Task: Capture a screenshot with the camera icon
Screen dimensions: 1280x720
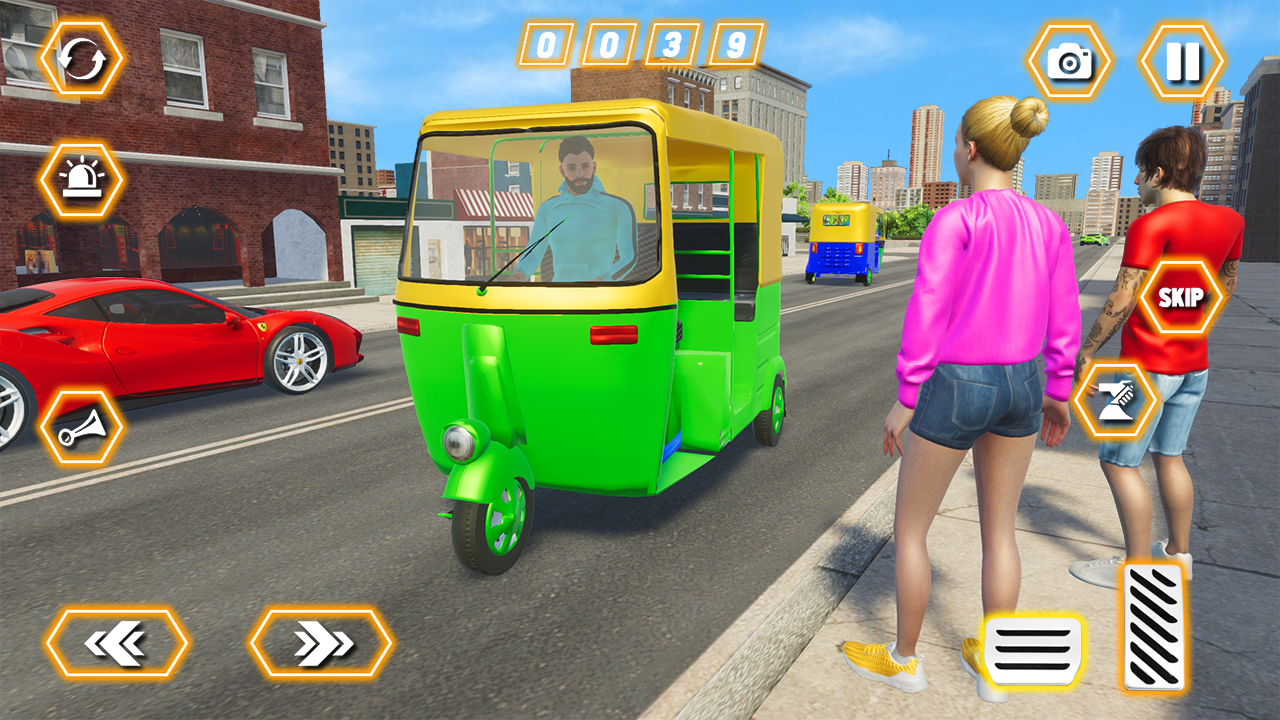Action: click(x=1070, y=60)
